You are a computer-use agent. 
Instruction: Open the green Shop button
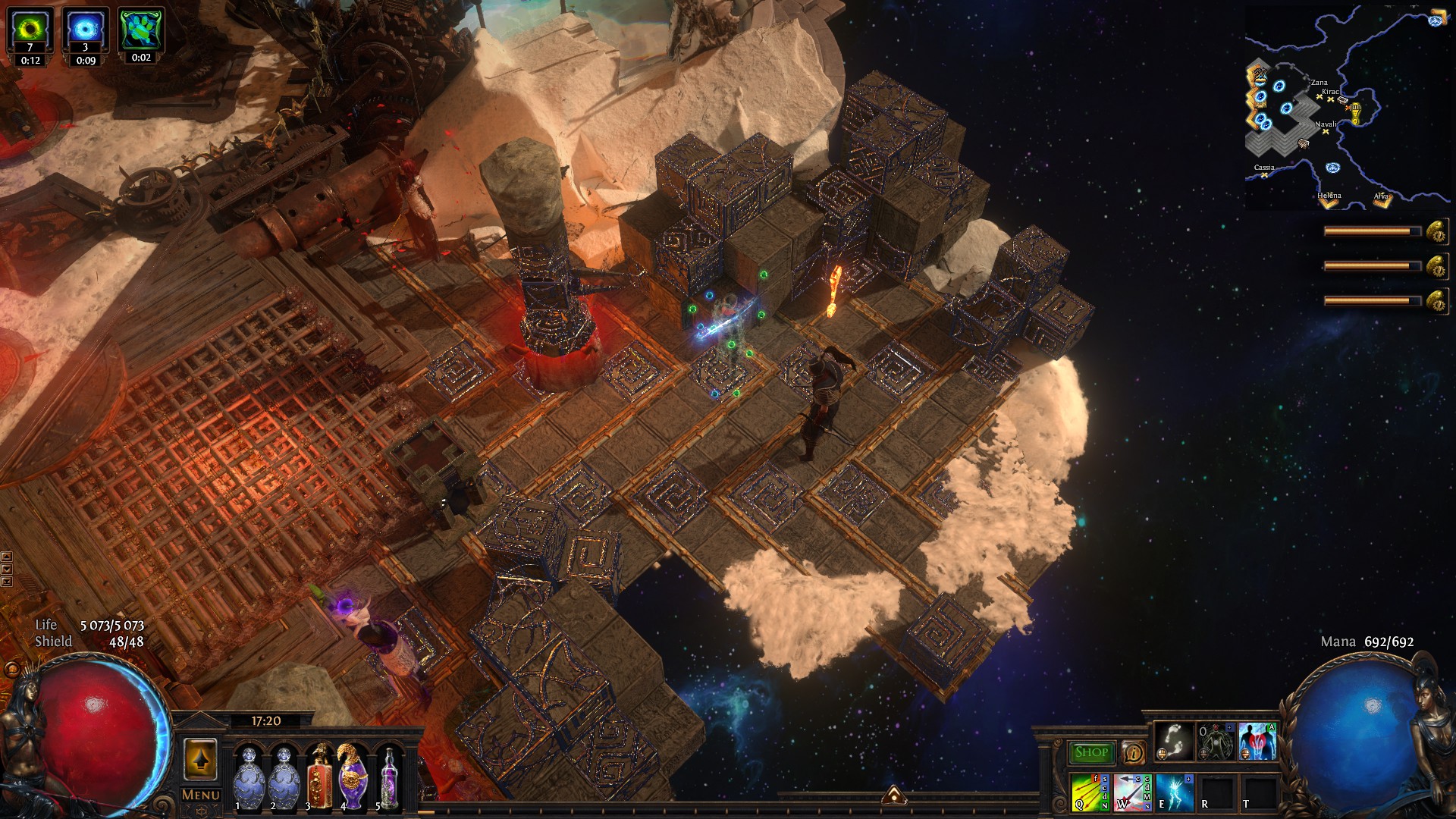1091,752
